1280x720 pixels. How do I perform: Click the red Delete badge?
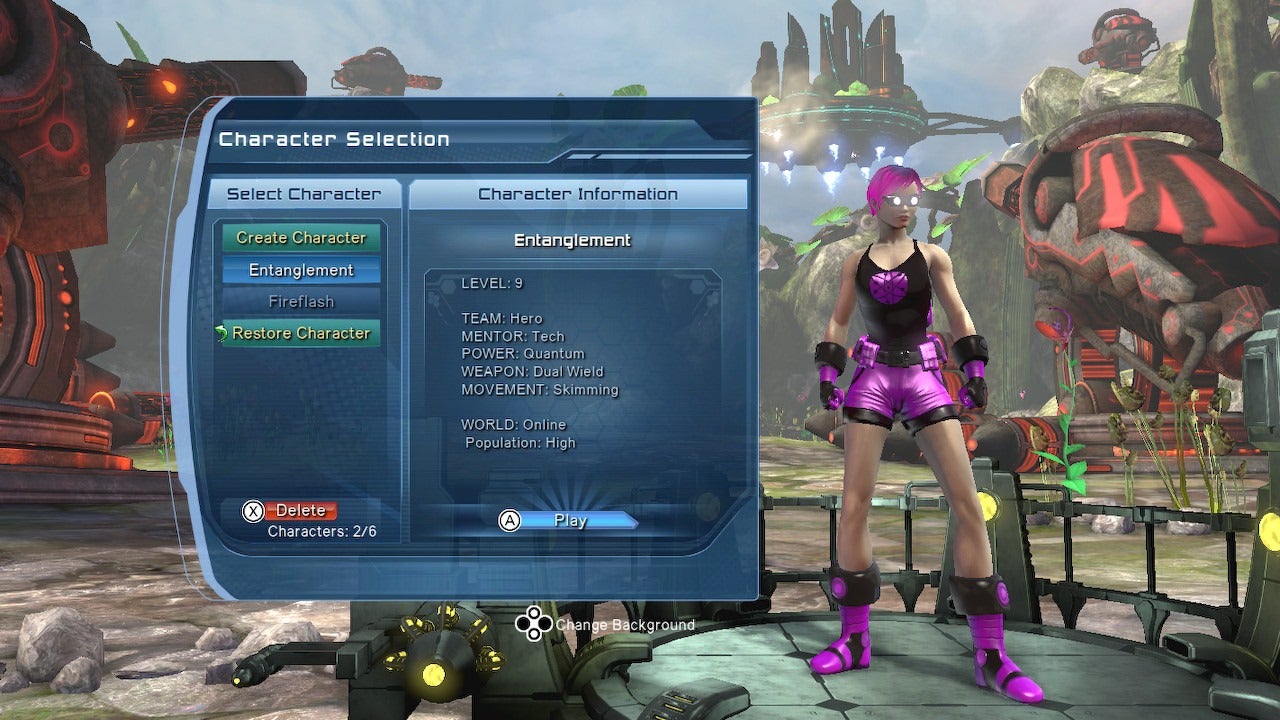tap(300, 510)
